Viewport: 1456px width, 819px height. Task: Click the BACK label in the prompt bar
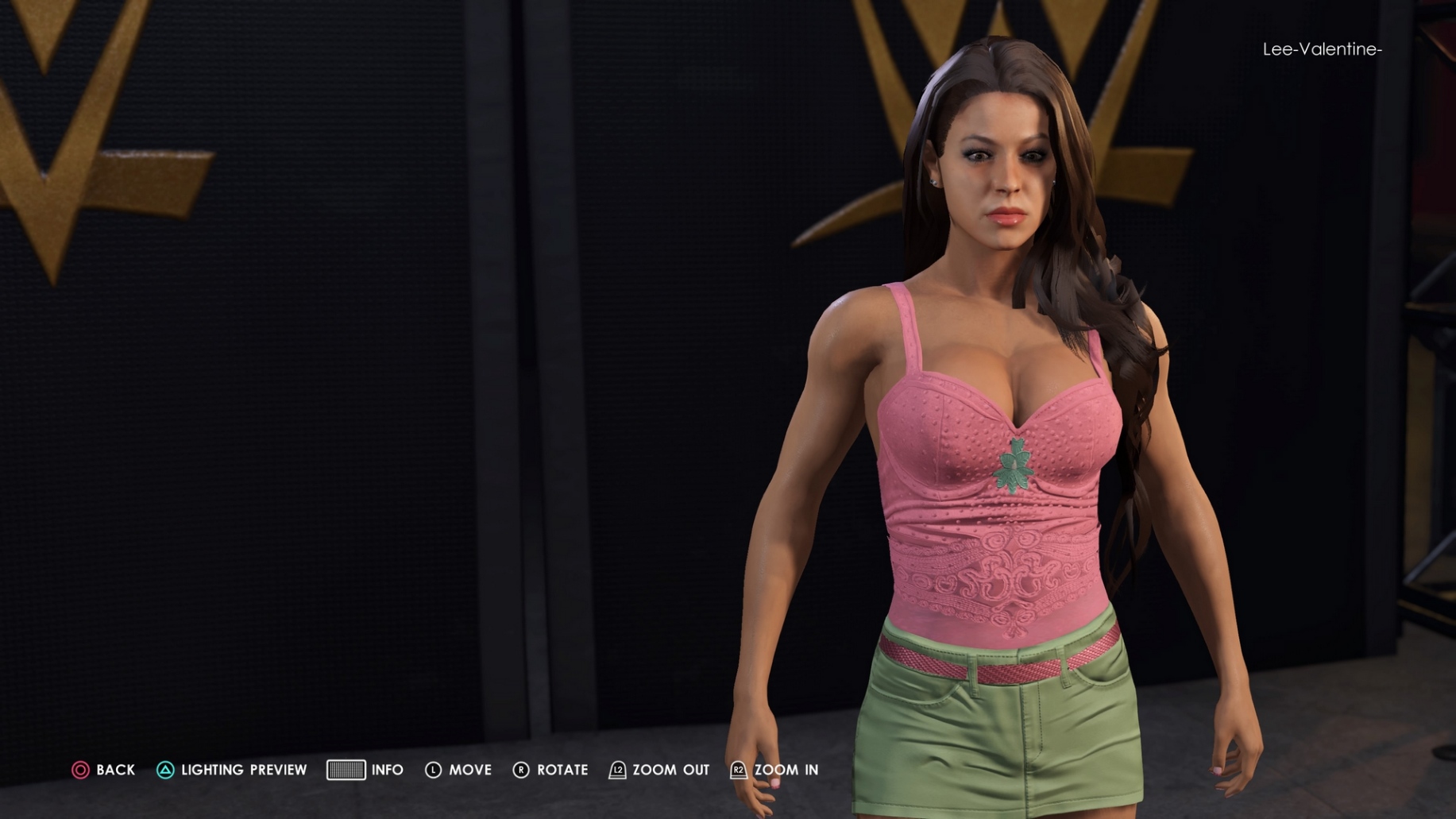(114, 770)
